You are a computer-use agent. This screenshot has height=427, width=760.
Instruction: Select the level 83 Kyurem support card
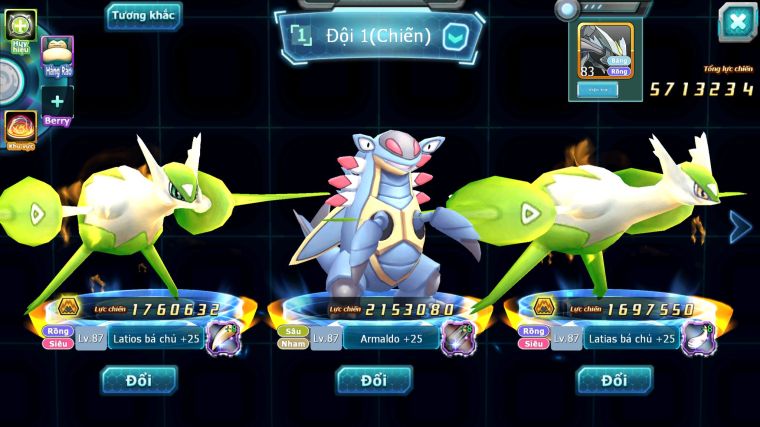pos(606,51)
